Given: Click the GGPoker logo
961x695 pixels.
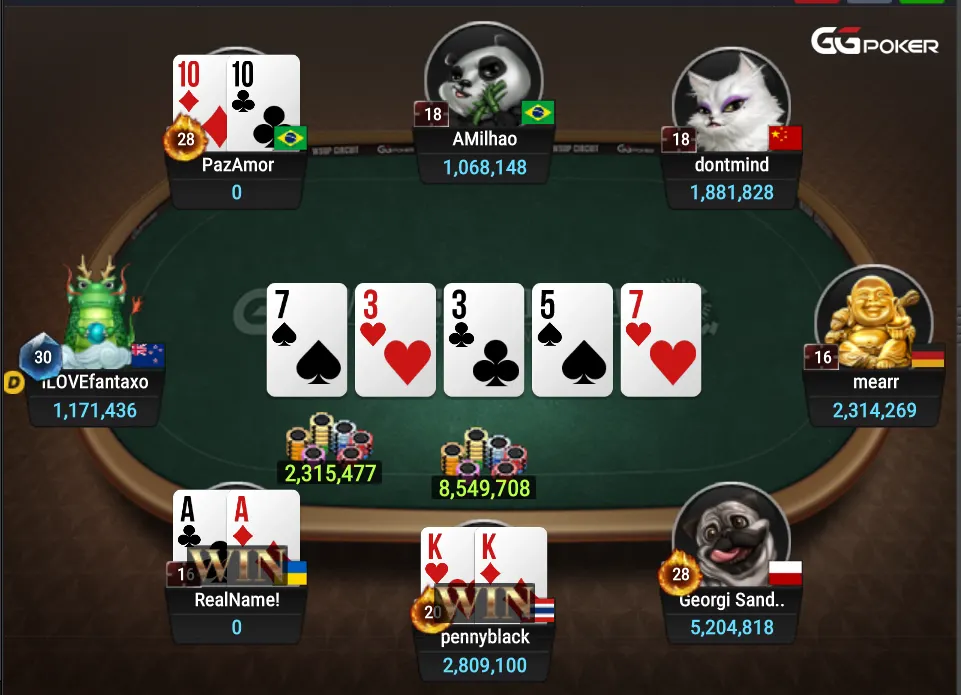Looking at the screenshot, I should (x=875, y=43).
